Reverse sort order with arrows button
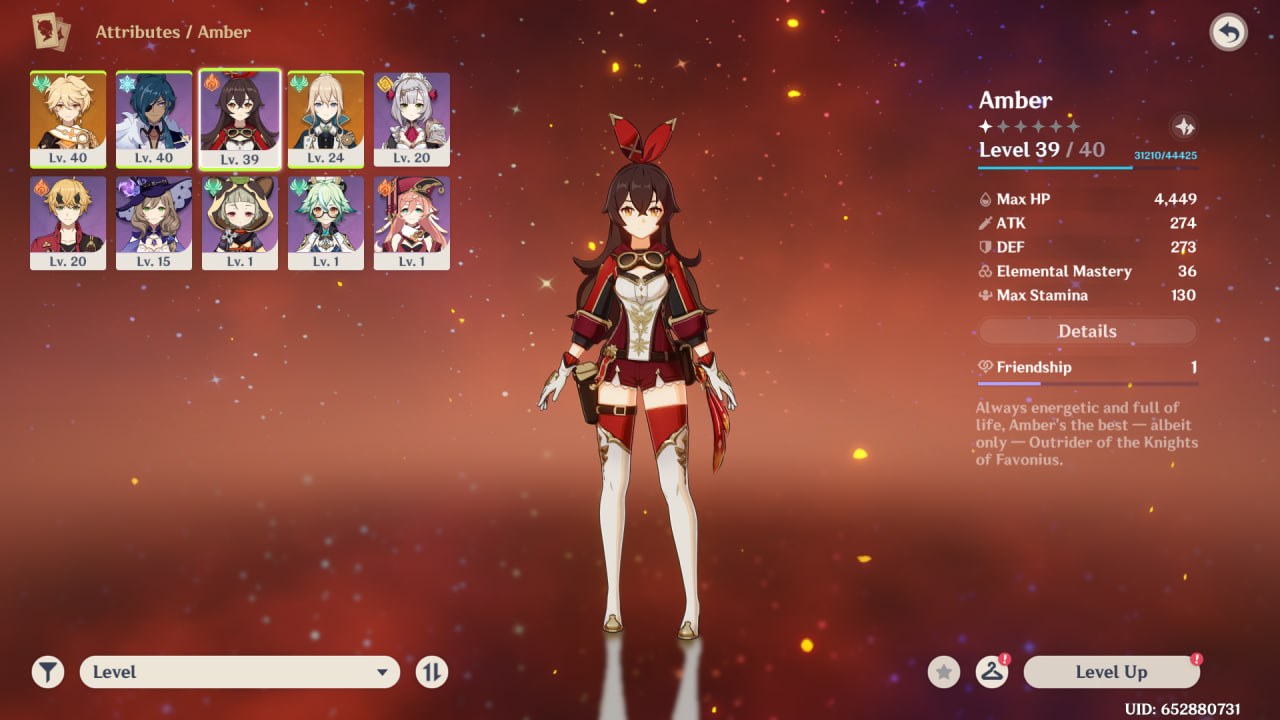Viewport: 1280px width, 720px height. [432, 672]
